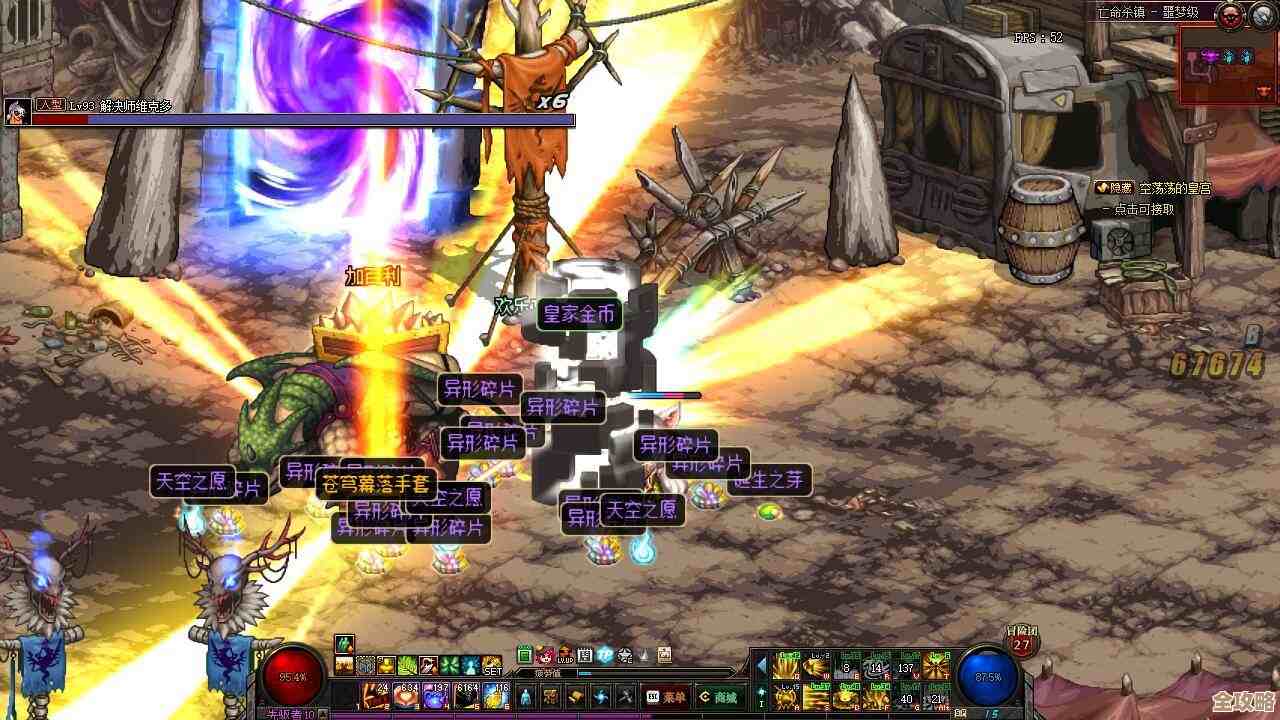Use the potion with 634 count
1280x720 pixels.
[x=406, y=696]
